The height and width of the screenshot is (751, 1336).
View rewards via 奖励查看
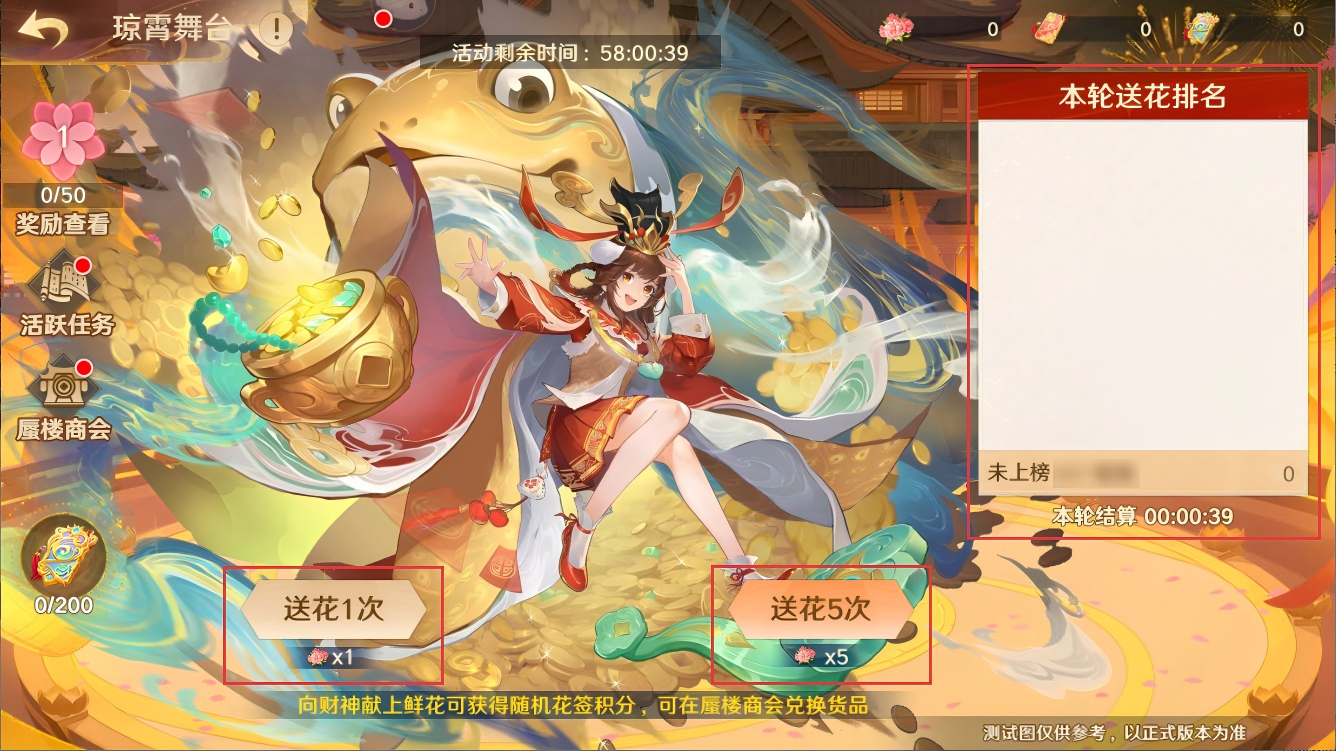[62, 223]
